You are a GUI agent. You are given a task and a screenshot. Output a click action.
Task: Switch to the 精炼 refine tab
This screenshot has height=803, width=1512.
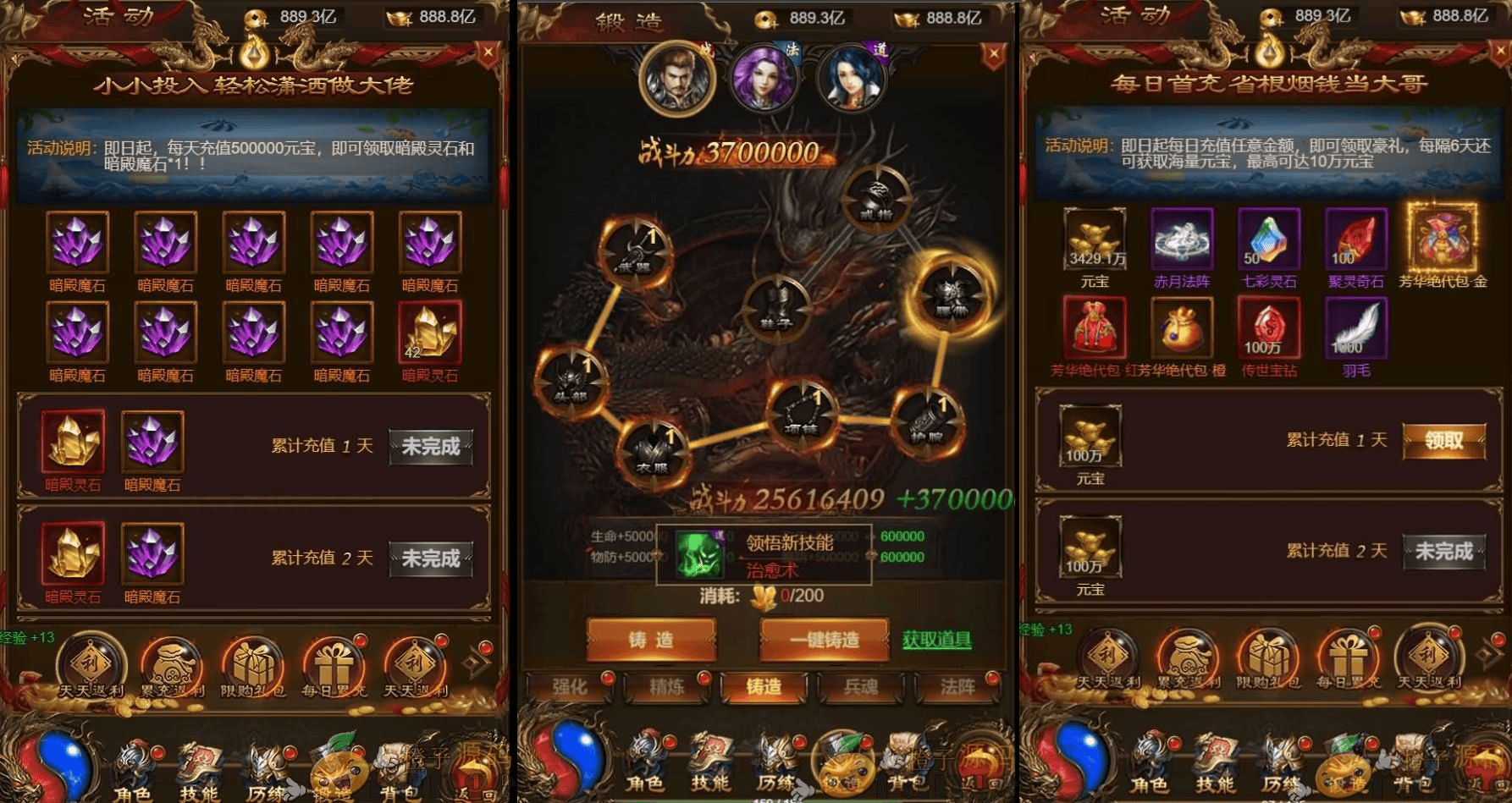coord(669,688)
